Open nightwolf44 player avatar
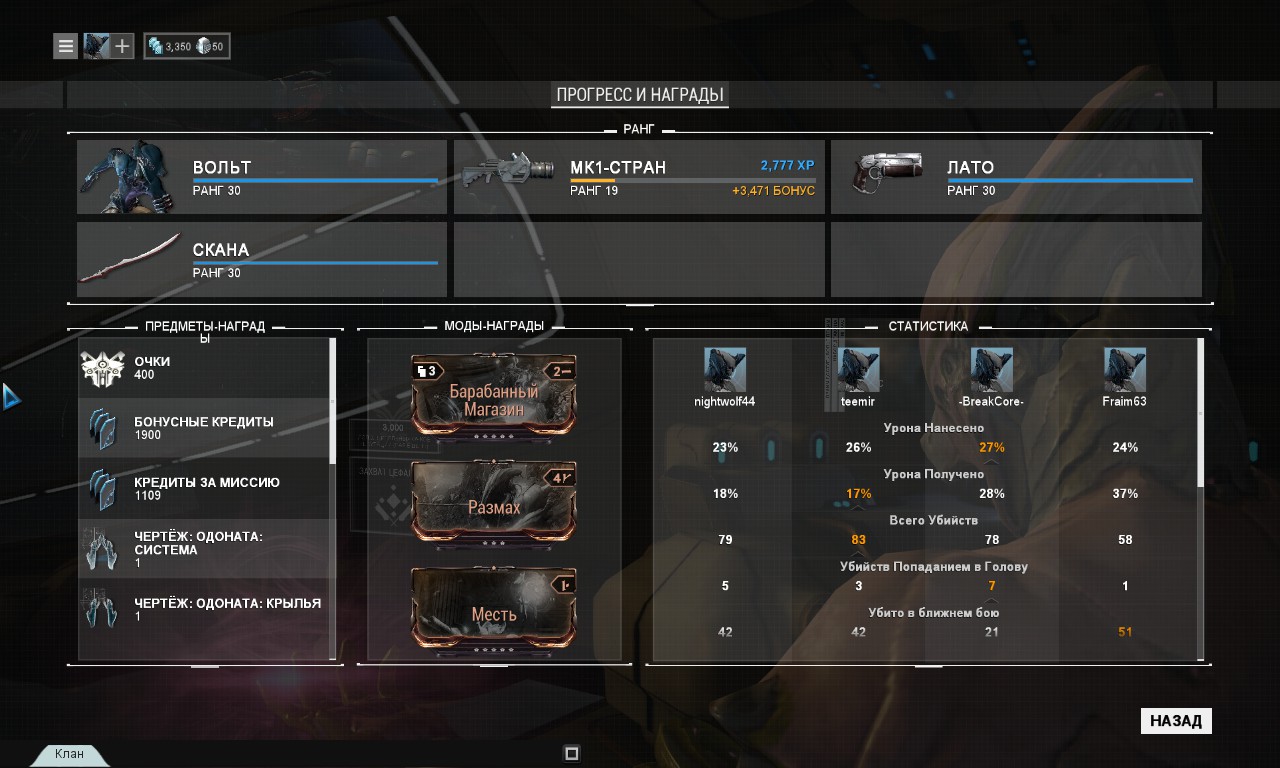Image resolution: width=1280 pixels, height=768 pixels. (725, 370)
